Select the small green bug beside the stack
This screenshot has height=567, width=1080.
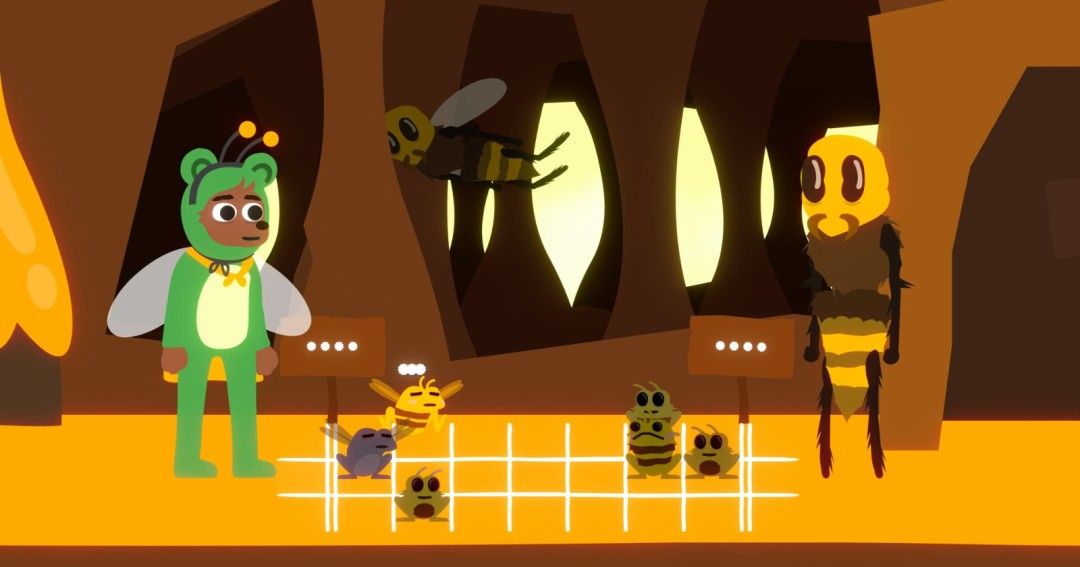[711, 452]
